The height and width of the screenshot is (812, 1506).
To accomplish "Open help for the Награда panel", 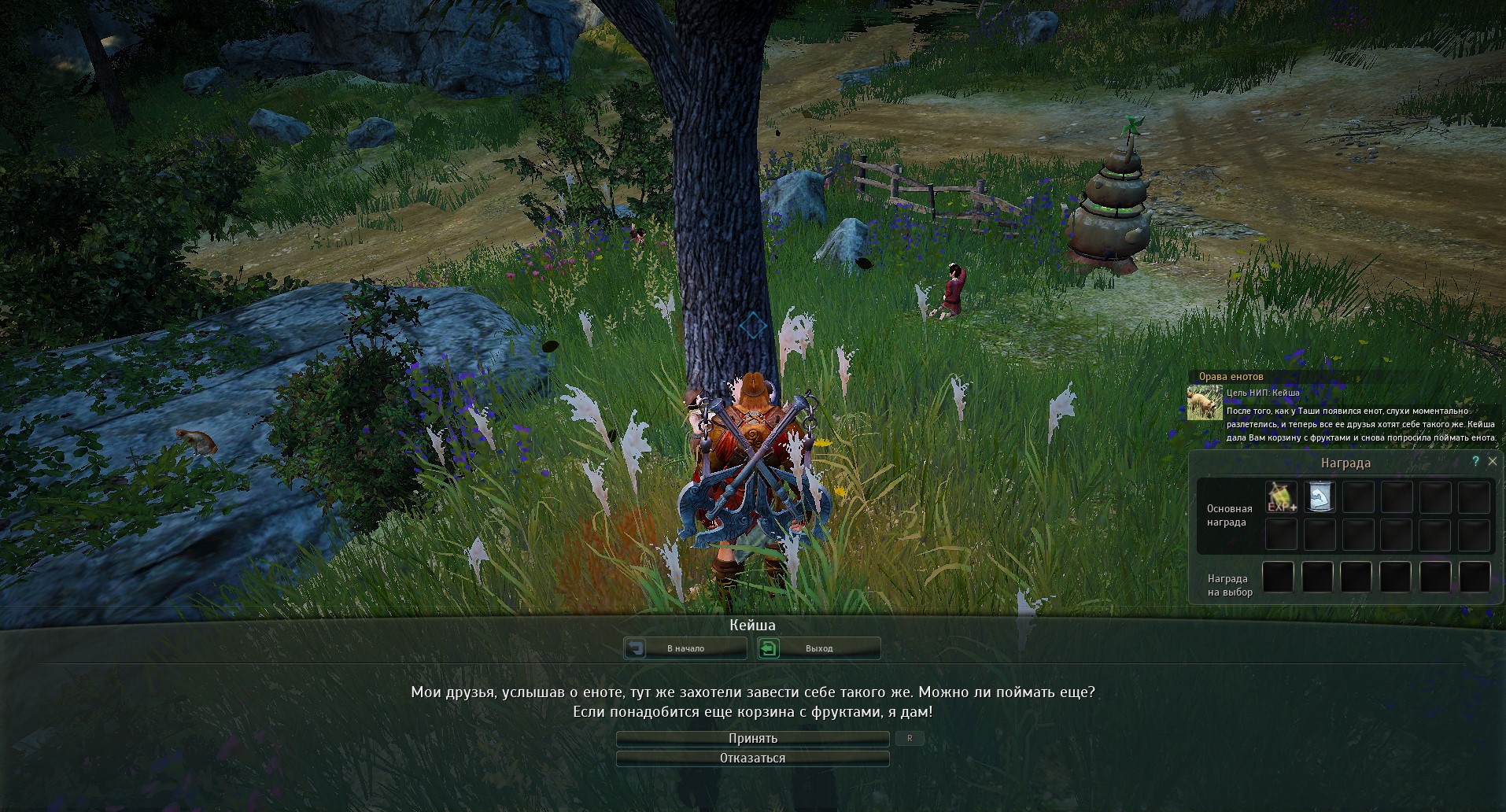I will click(1475, 462).
